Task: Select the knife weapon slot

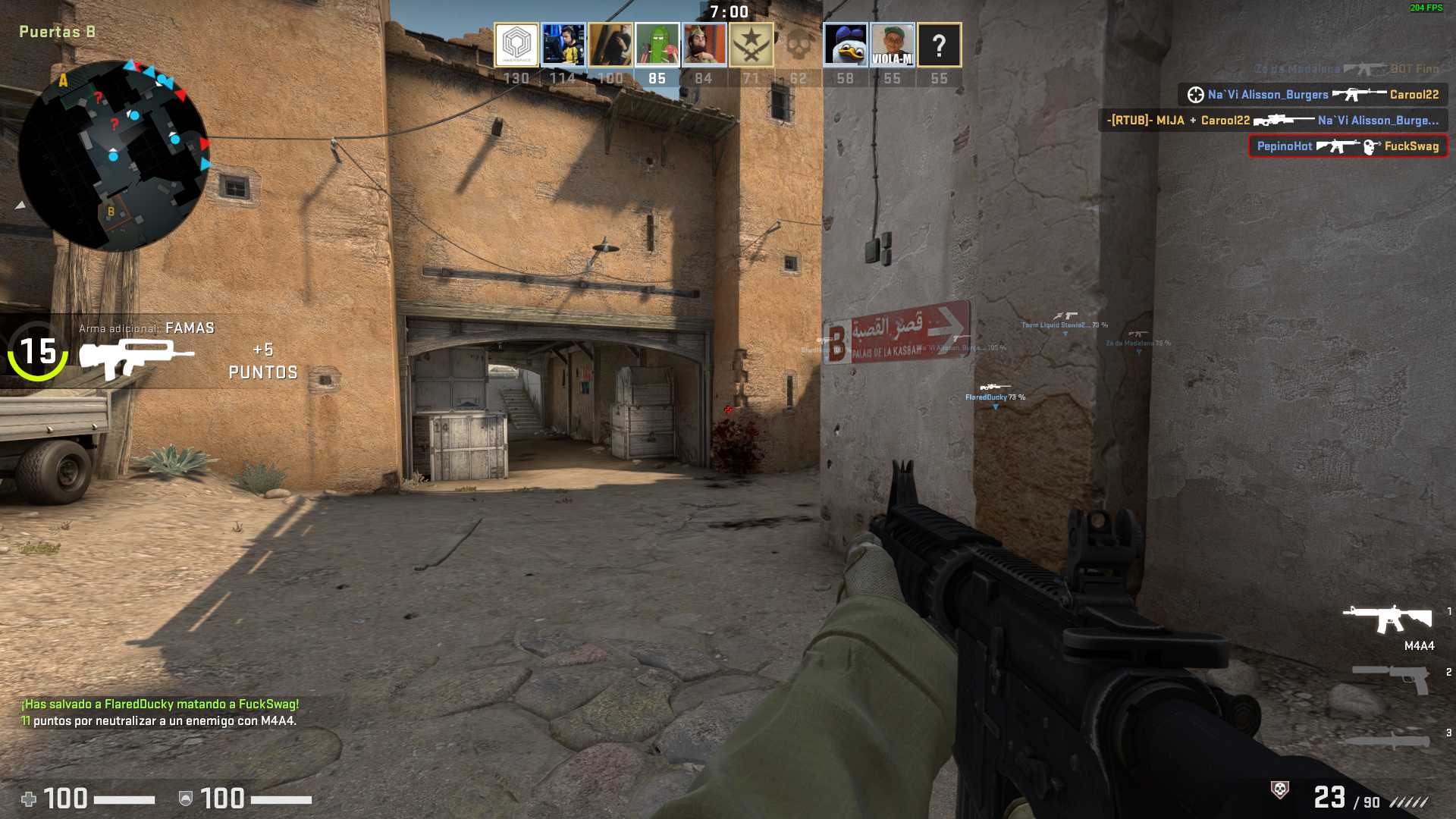Action: click(1388, 739)
